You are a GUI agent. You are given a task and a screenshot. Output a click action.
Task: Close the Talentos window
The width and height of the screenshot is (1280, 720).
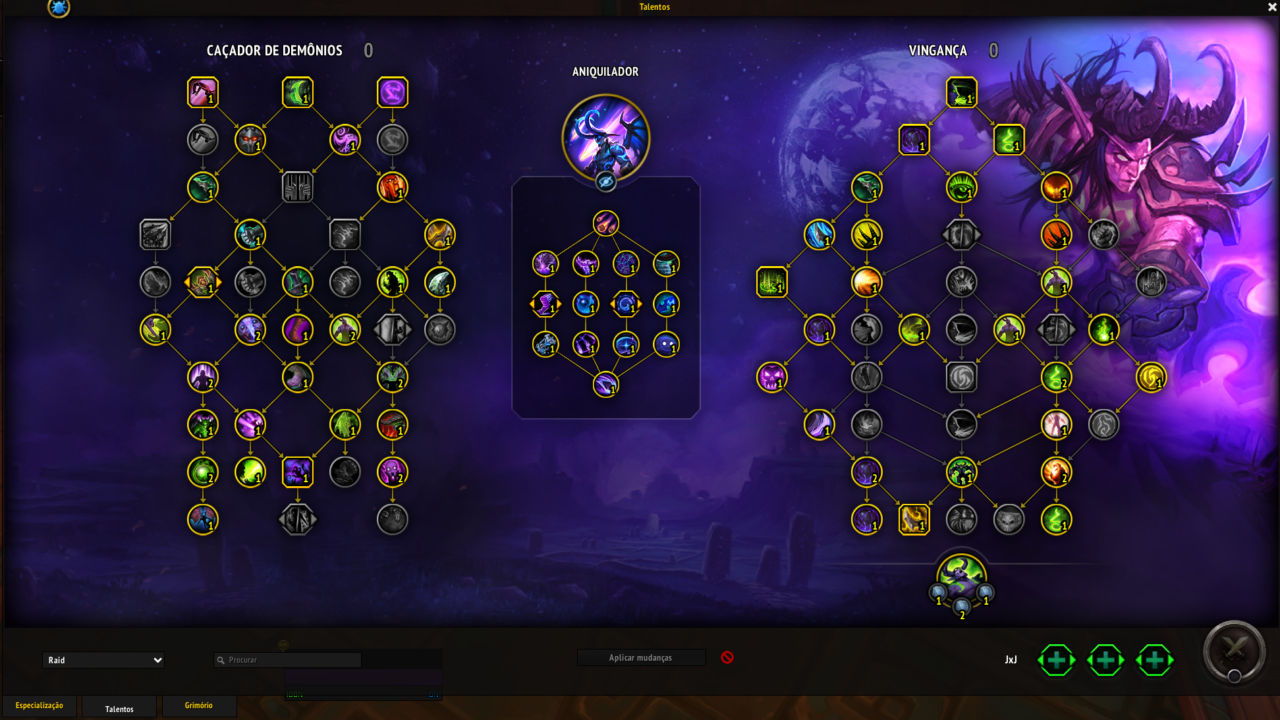1272,7
